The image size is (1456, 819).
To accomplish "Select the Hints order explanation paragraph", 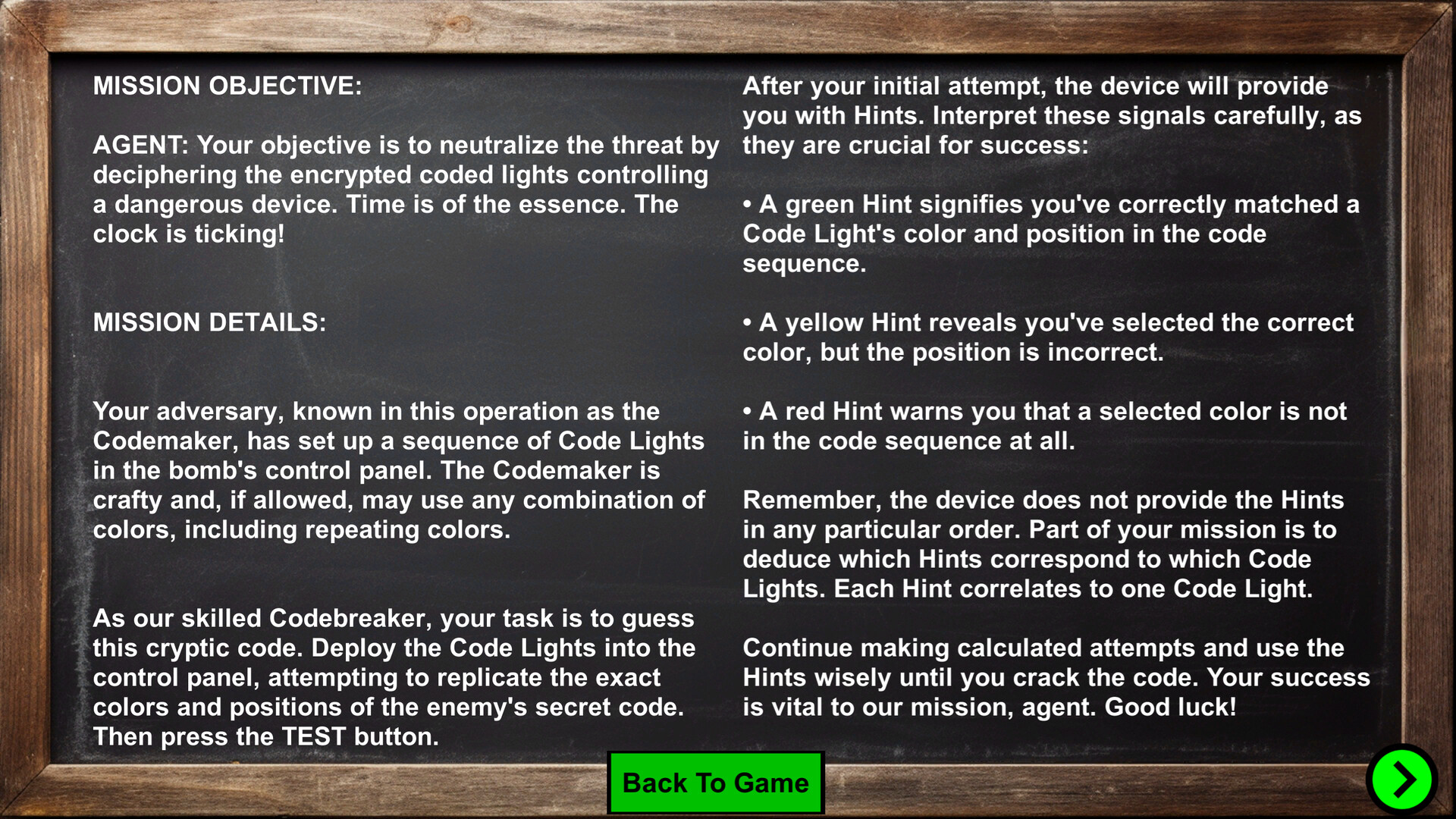I will click(1054, 544).
